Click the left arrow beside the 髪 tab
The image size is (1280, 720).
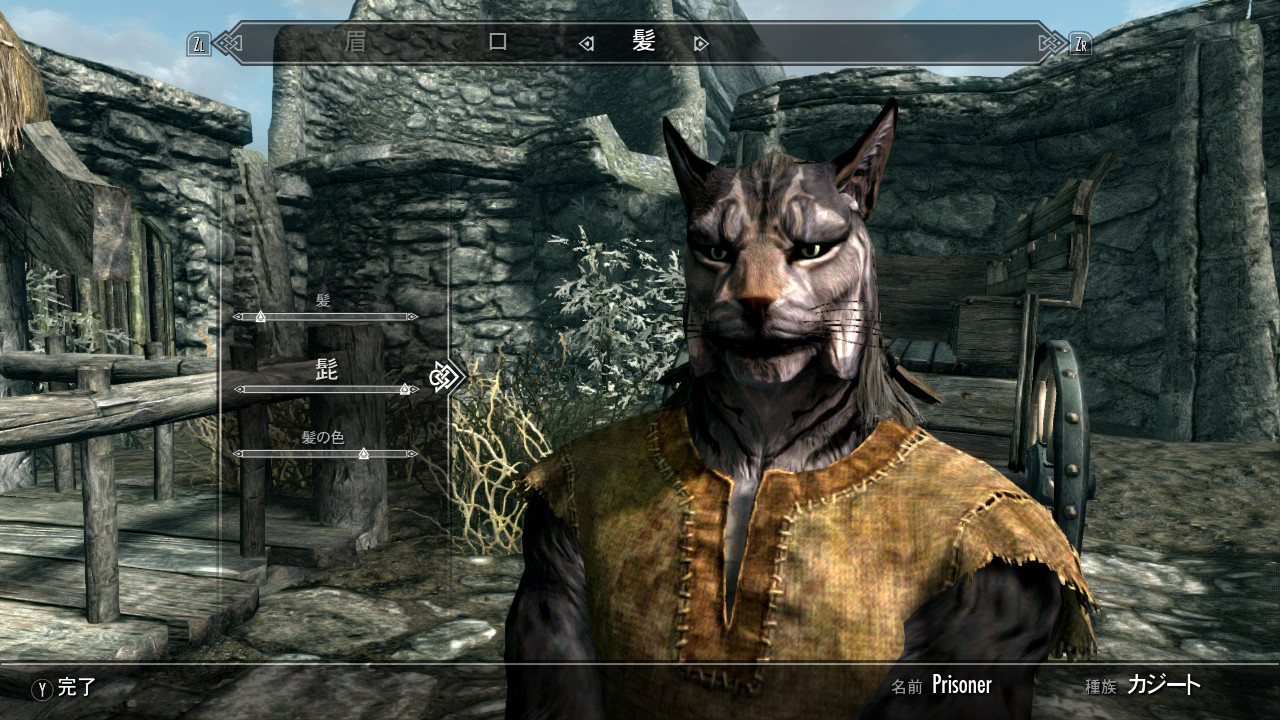[x=587, y=44]
